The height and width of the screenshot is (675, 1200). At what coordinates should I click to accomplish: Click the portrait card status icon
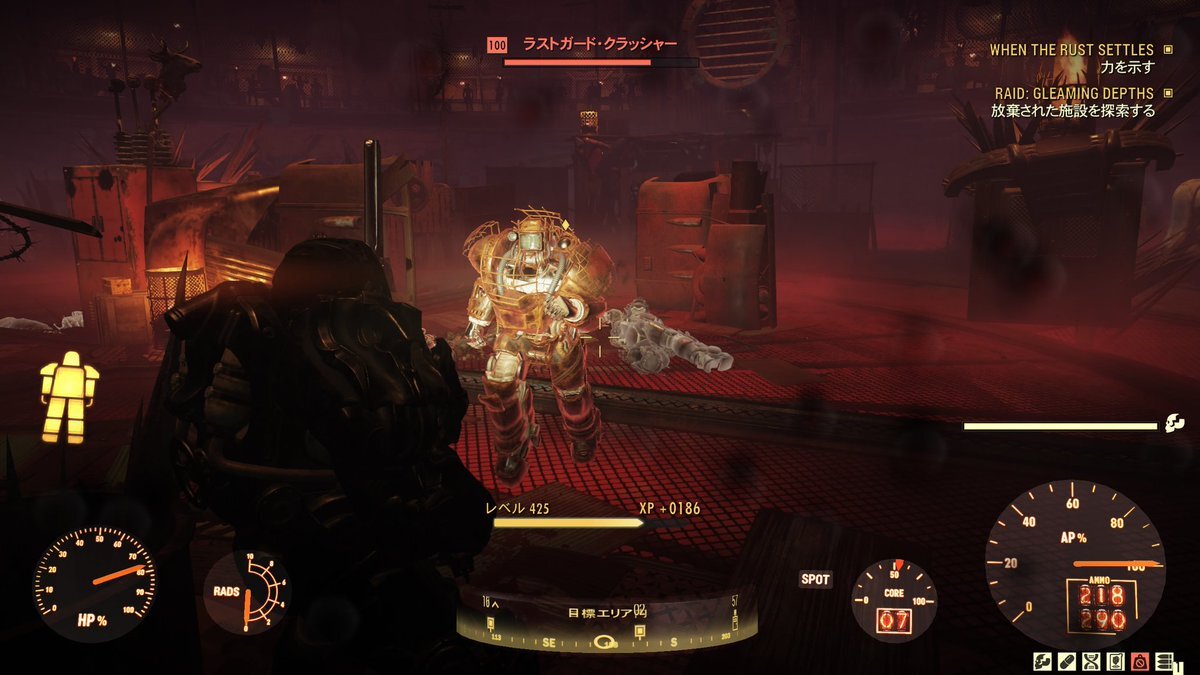pyautogui.click(x=1115, y=661)
